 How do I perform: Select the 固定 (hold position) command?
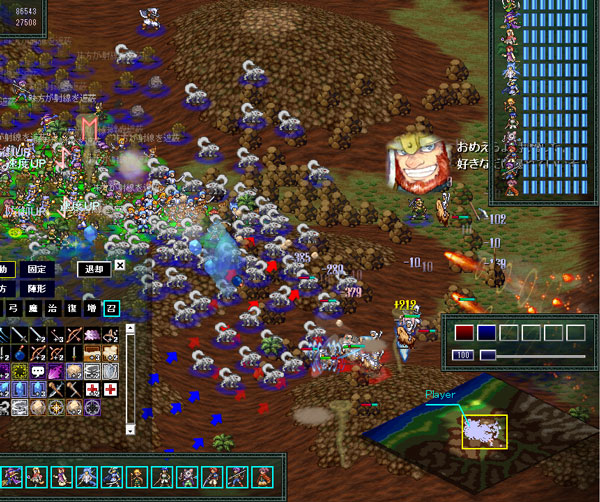[x=37, y=269]
